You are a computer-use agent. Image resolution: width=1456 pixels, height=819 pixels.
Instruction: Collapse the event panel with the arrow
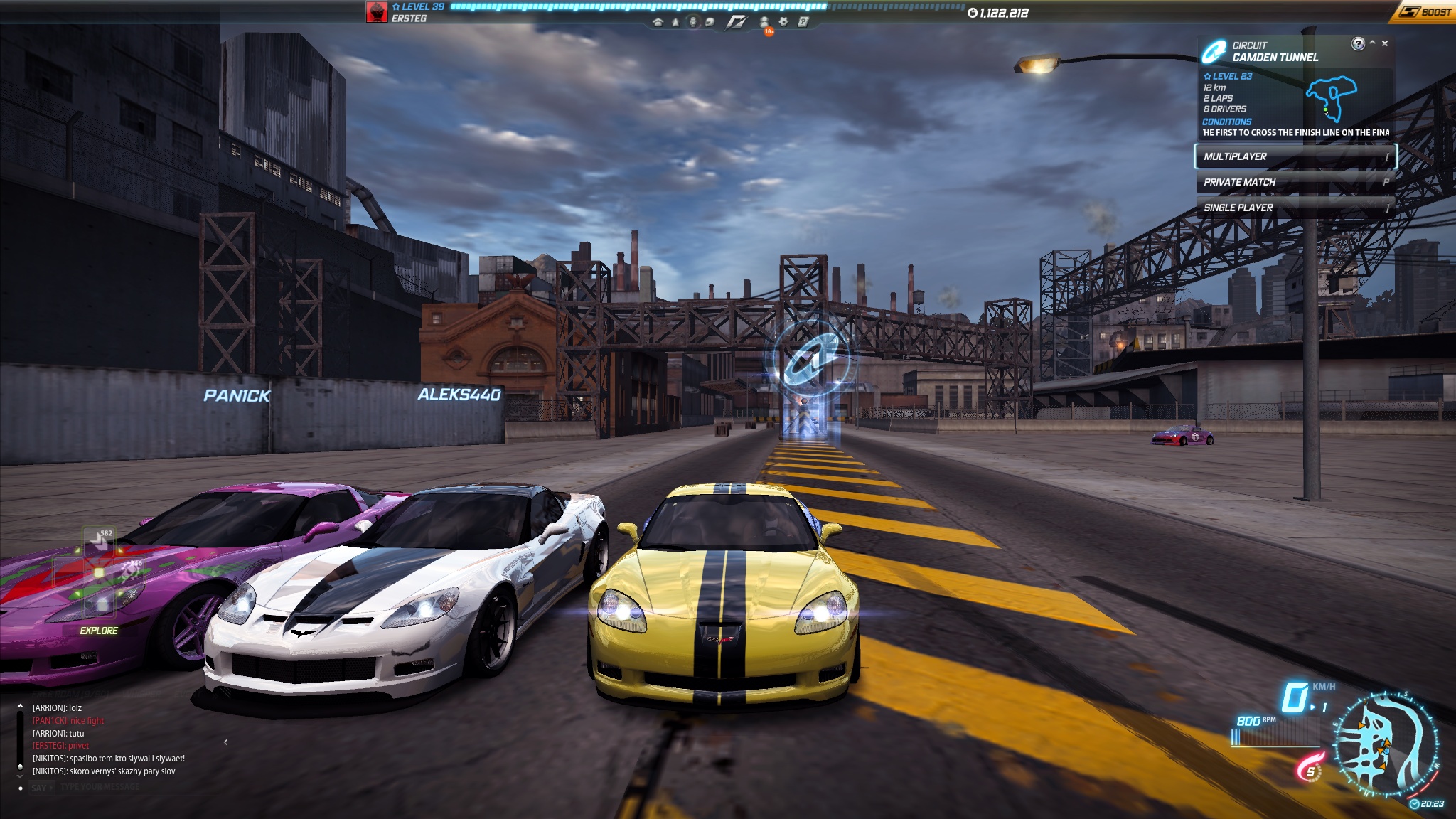point(1372,43)
